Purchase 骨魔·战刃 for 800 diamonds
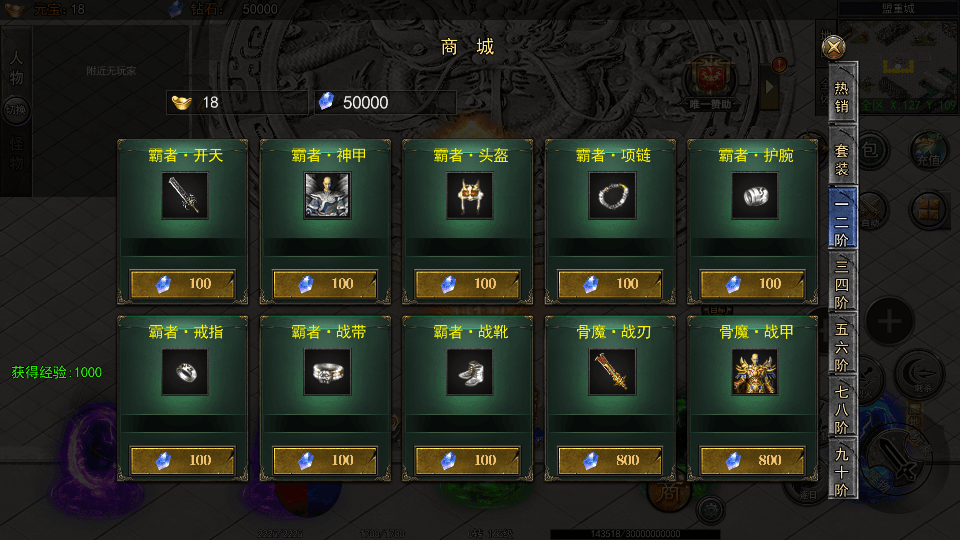The width and height of the screenshot is (960, 540). (x=610, y=460)
